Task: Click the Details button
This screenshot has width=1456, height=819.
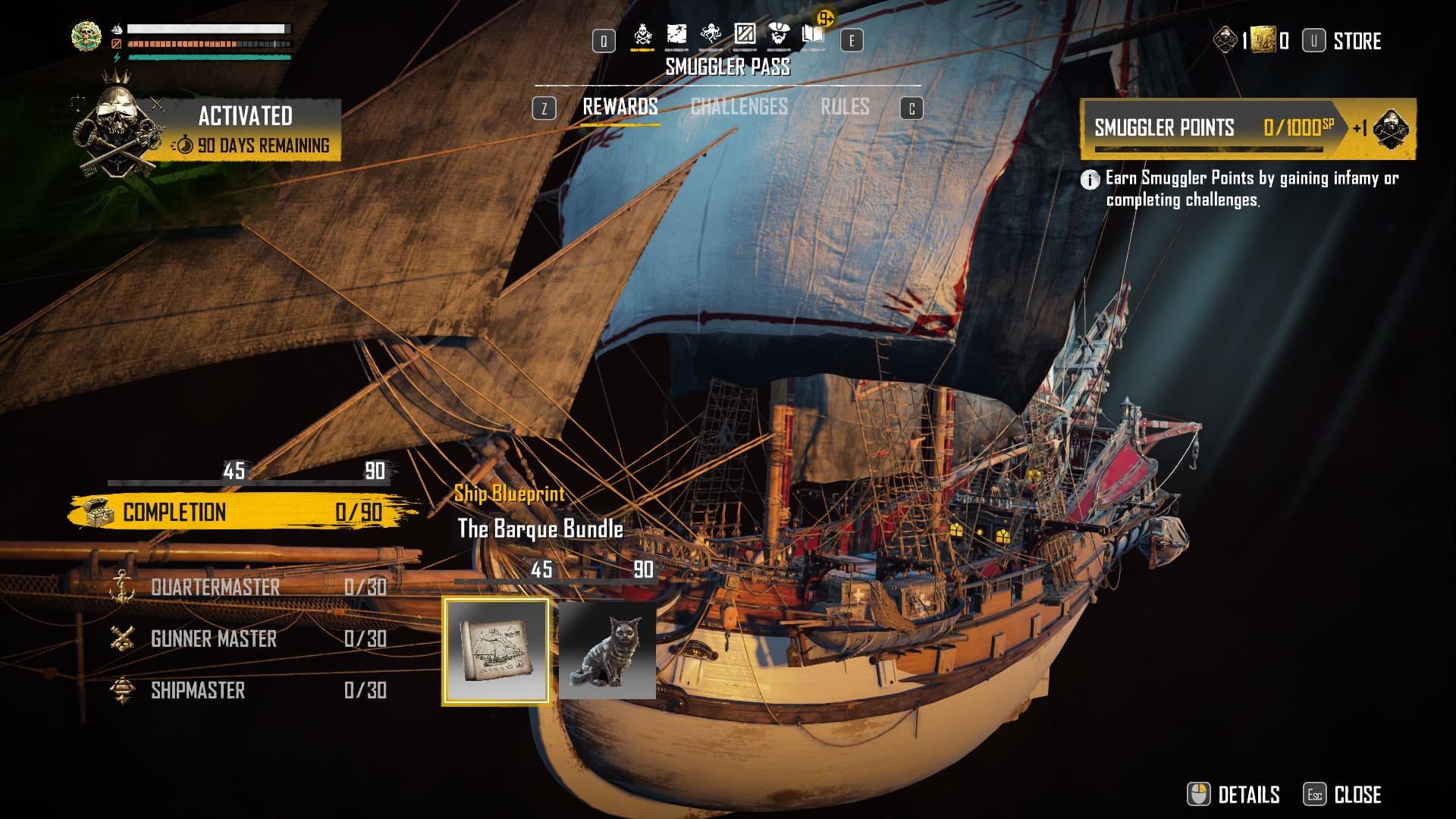Action: tap(1234, 794)
